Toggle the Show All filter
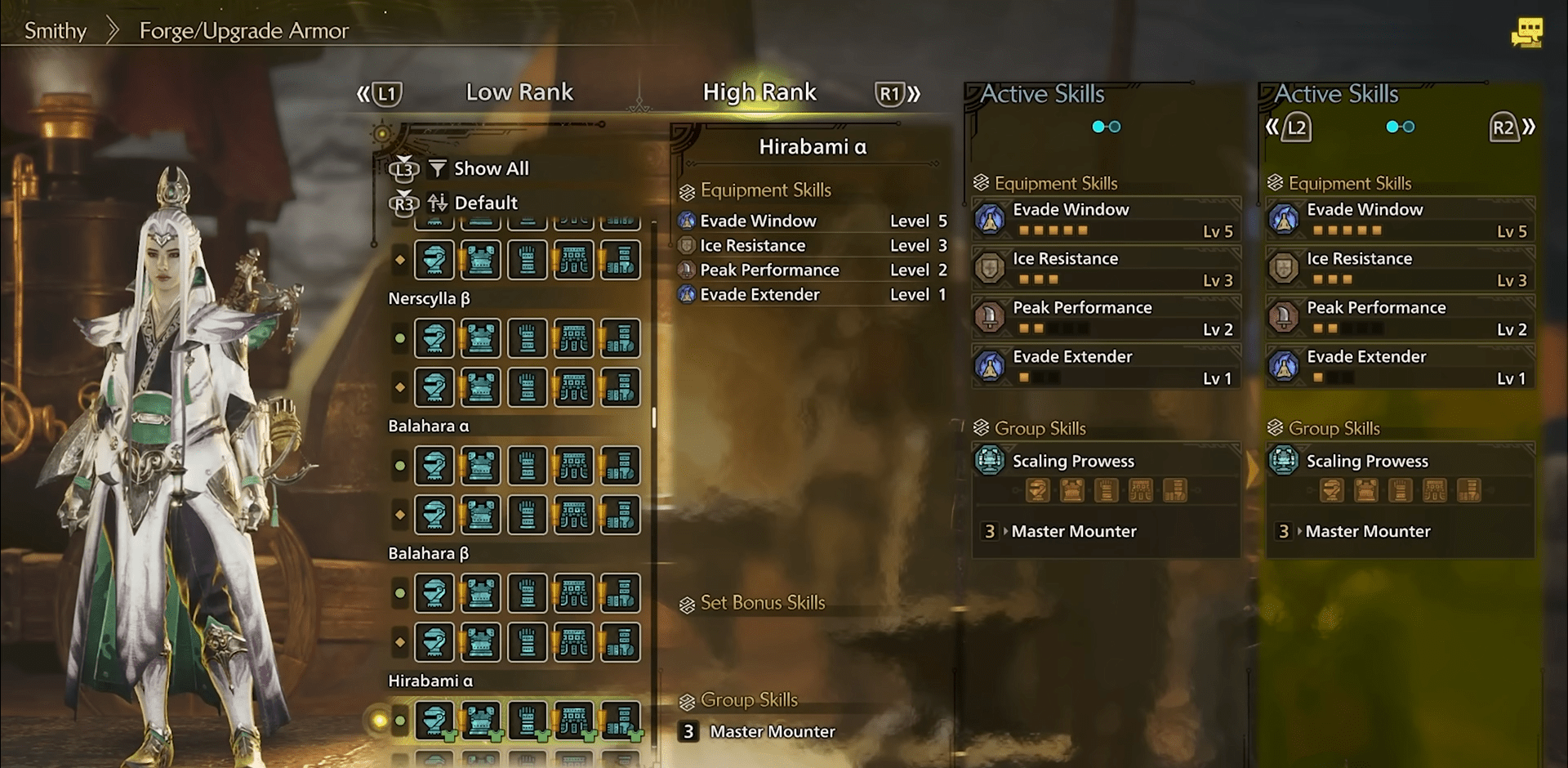 (x=491, y=168)
